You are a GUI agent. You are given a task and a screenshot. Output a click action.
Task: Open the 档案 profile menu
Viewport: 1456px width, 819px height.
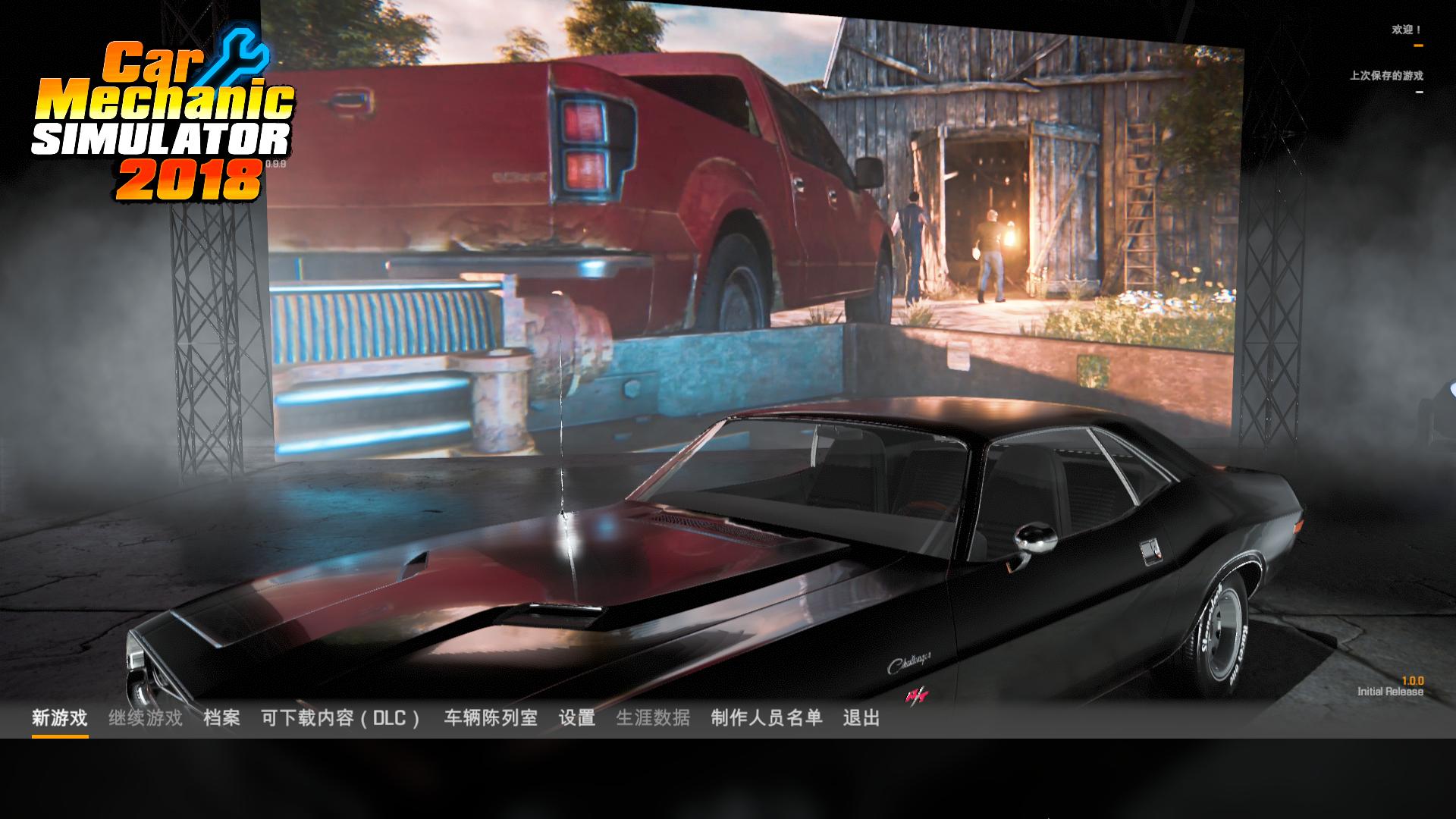tap(221, 717)
